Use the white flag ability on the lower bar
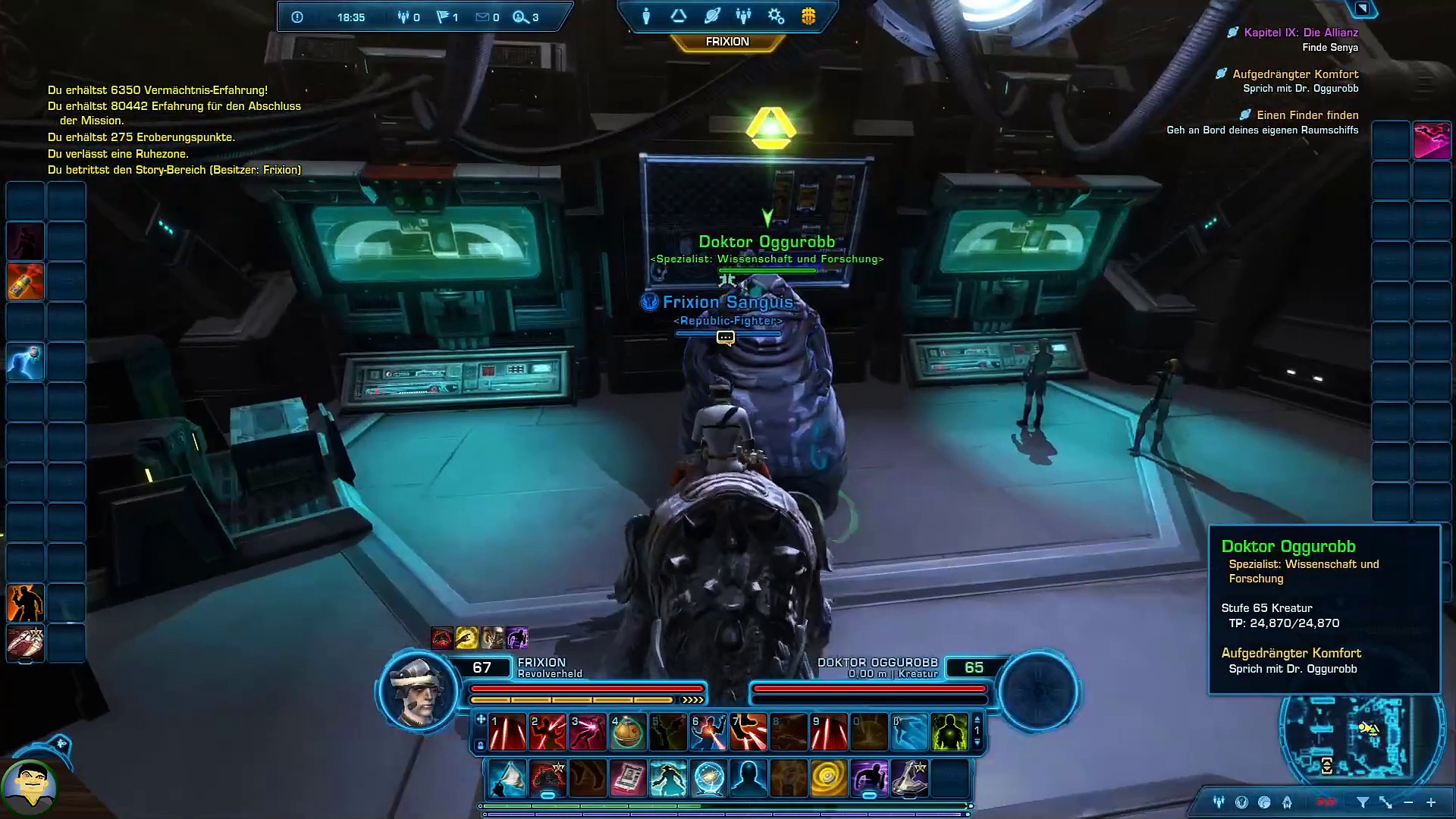1456x819 pixels. click(507, 779)
